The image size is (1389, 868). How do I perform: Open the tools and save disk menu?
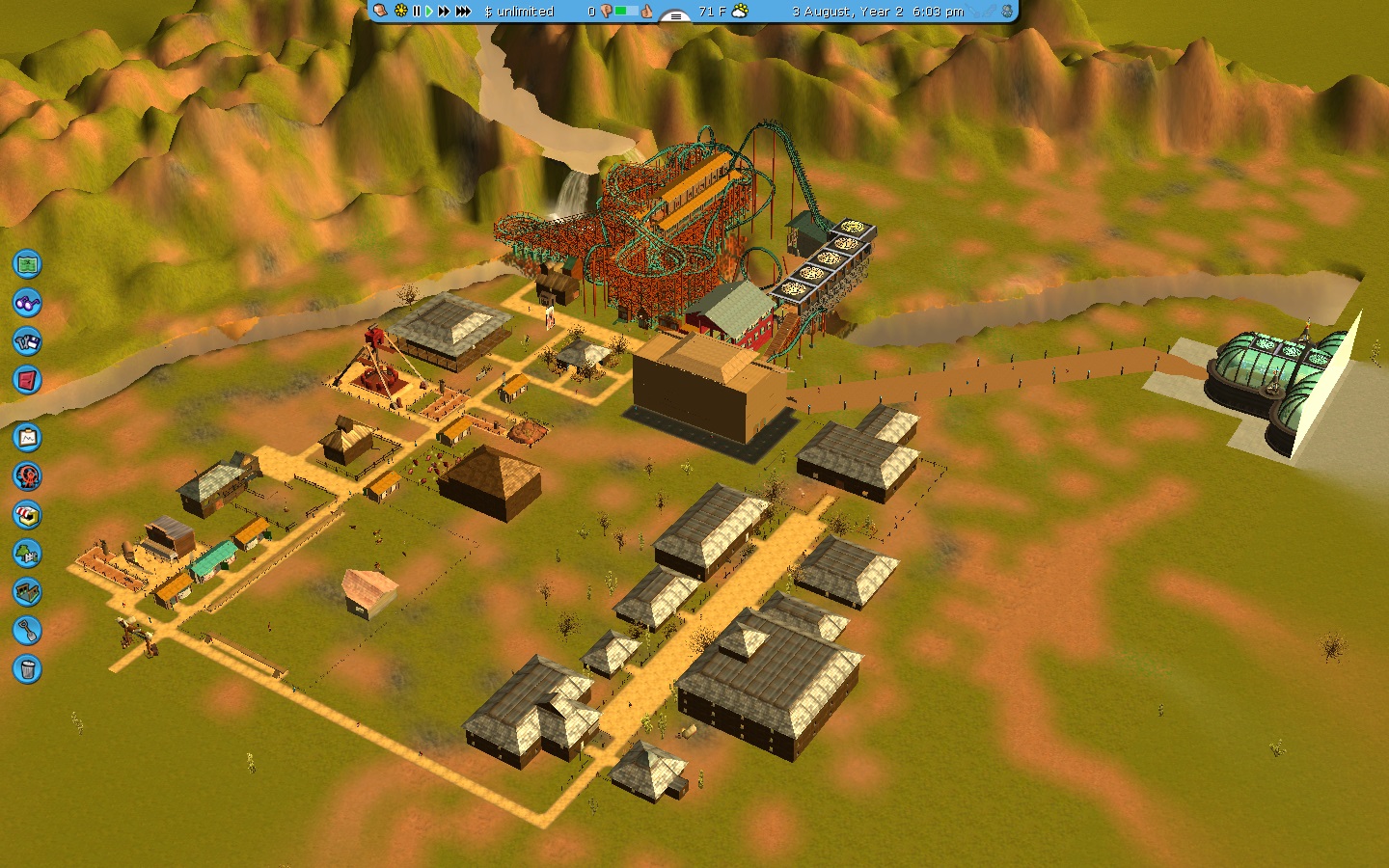point(27,341)
